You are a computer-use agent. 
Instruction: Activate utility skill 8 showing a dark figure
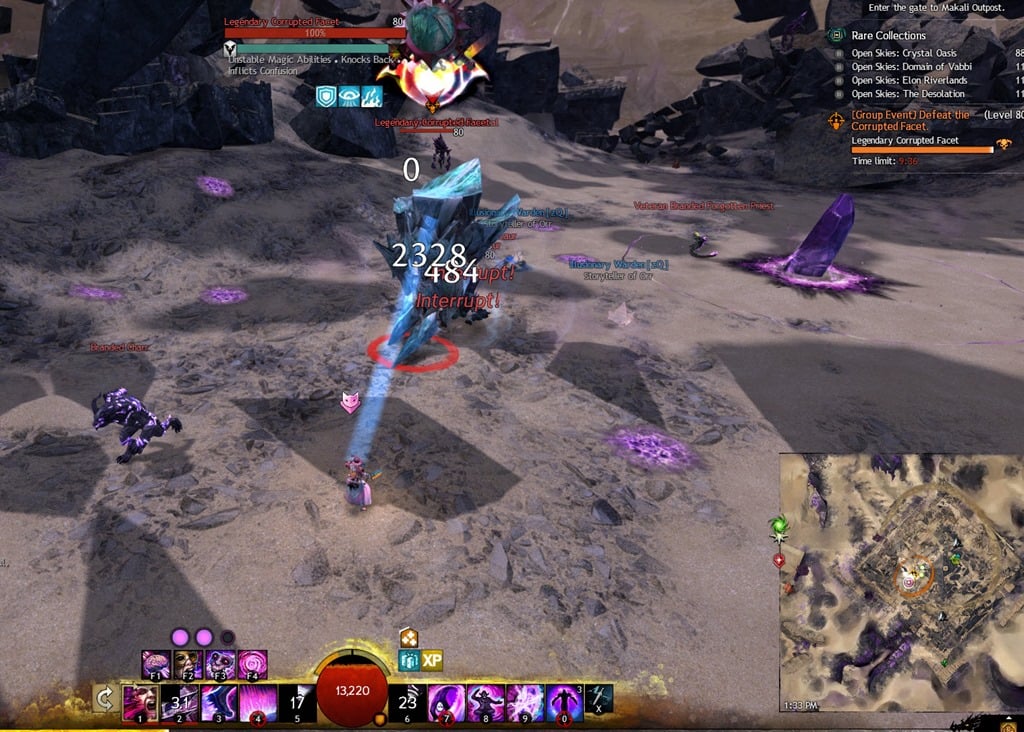point(486,703)
